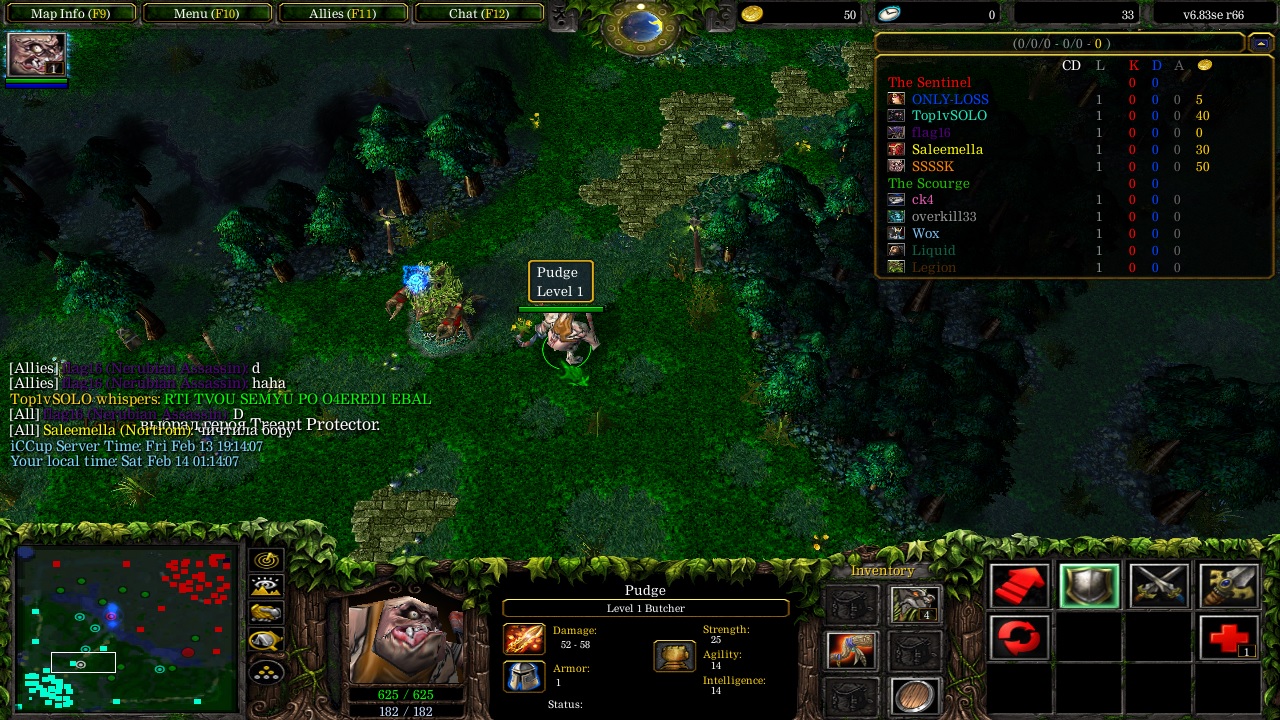Activate the red arrow Move command
Viewport: 1280px width, 720px height.
click(1019, 587)
